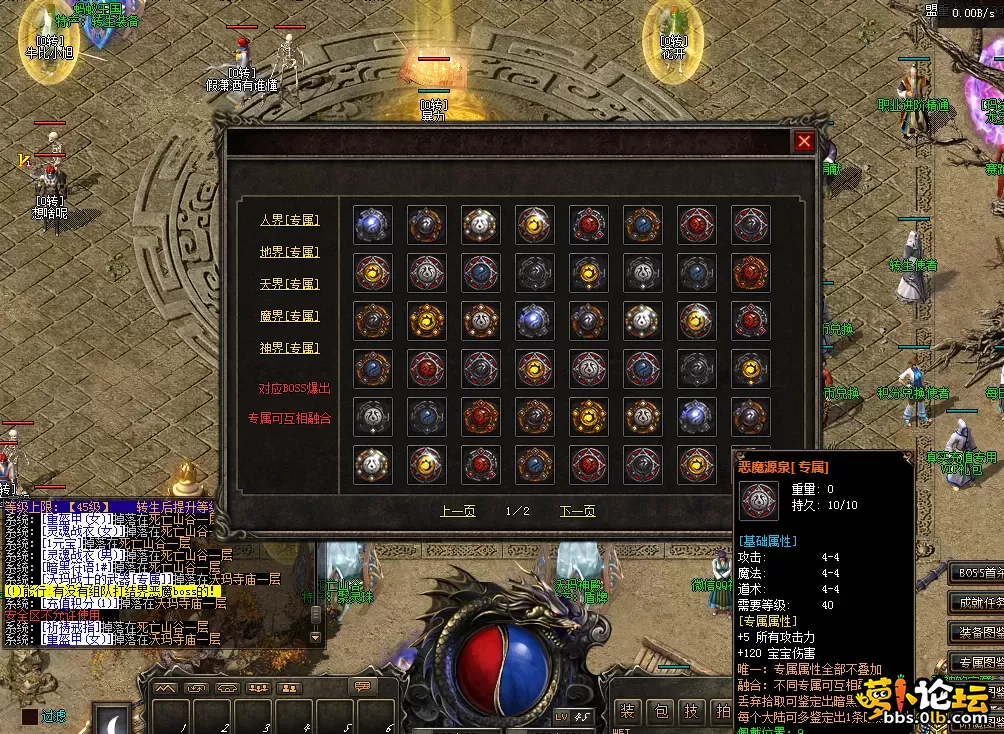Open the 成就任务 achievements button

[977, 602]
